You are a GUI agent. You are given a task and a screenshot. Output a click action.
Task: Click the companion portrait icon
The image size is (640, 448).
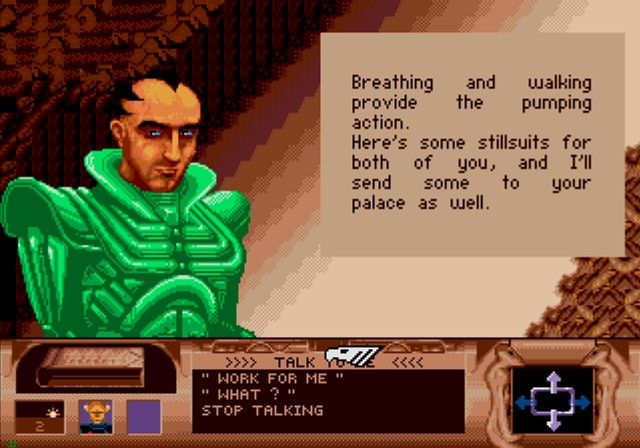tap(94, 415)
